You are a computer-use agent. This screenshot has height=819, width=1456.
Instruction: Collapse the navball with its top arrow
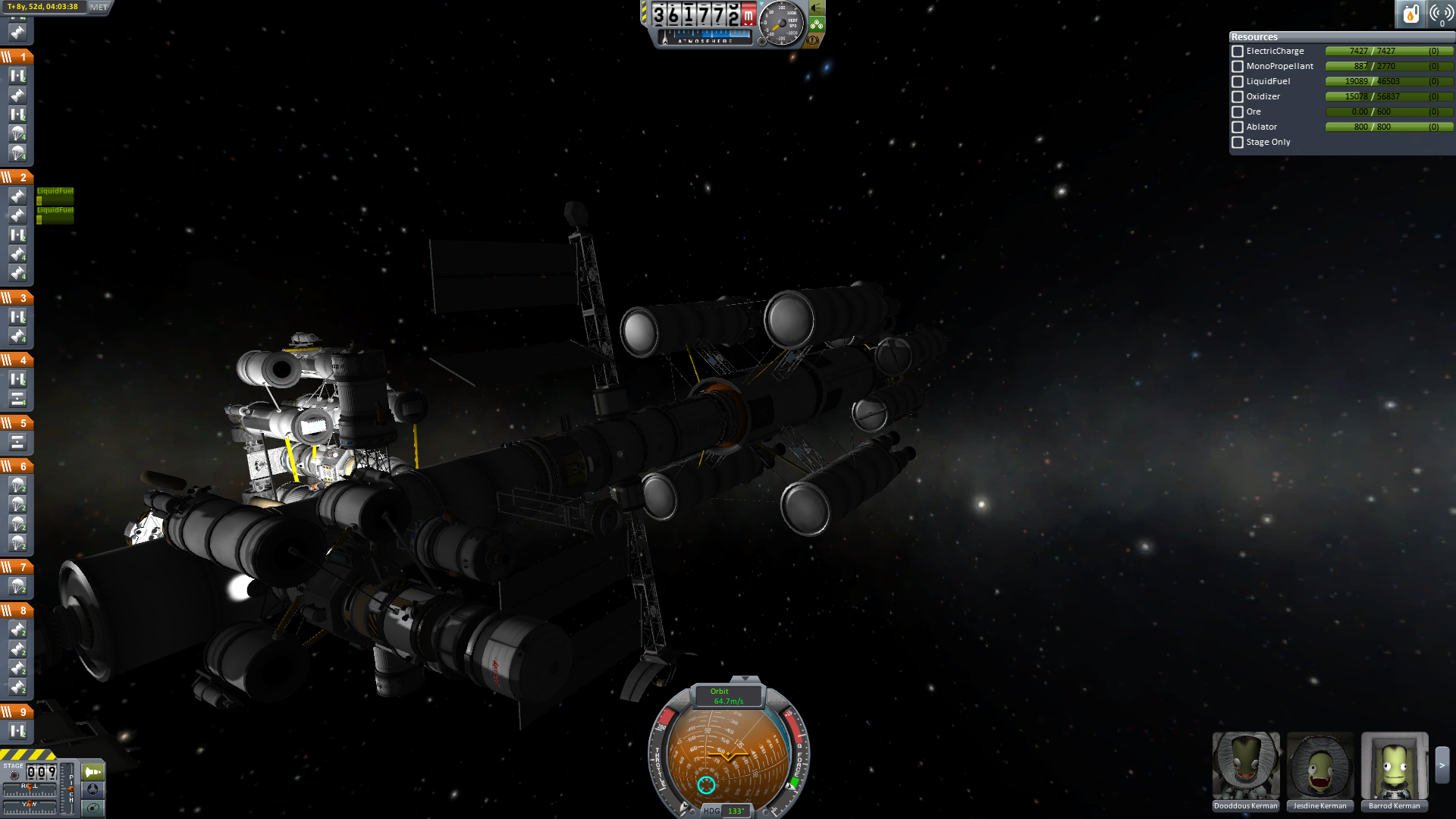coord(745,679)
